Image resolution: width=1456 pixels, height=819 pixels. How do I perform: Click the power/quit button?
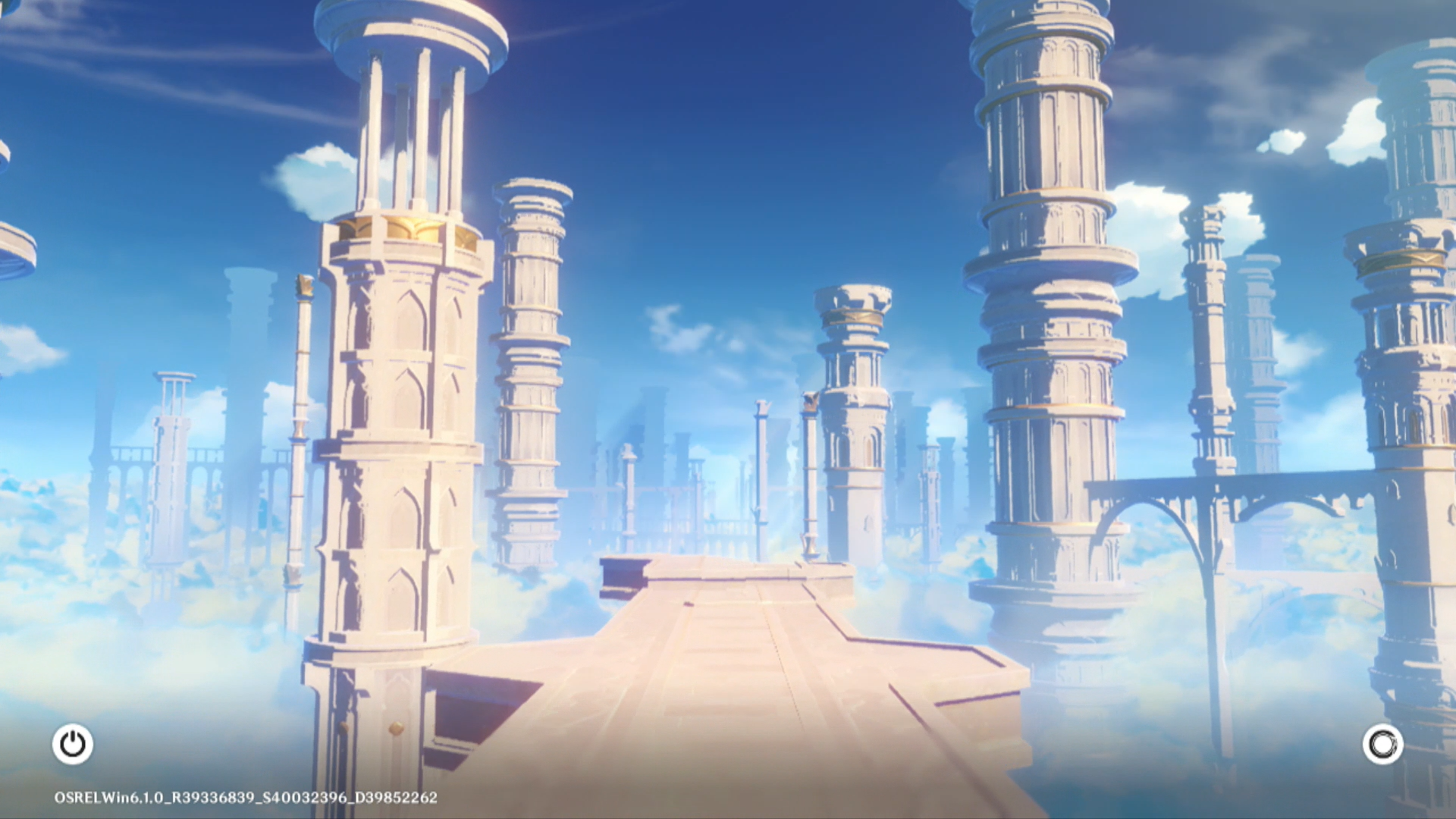(73, 744)
